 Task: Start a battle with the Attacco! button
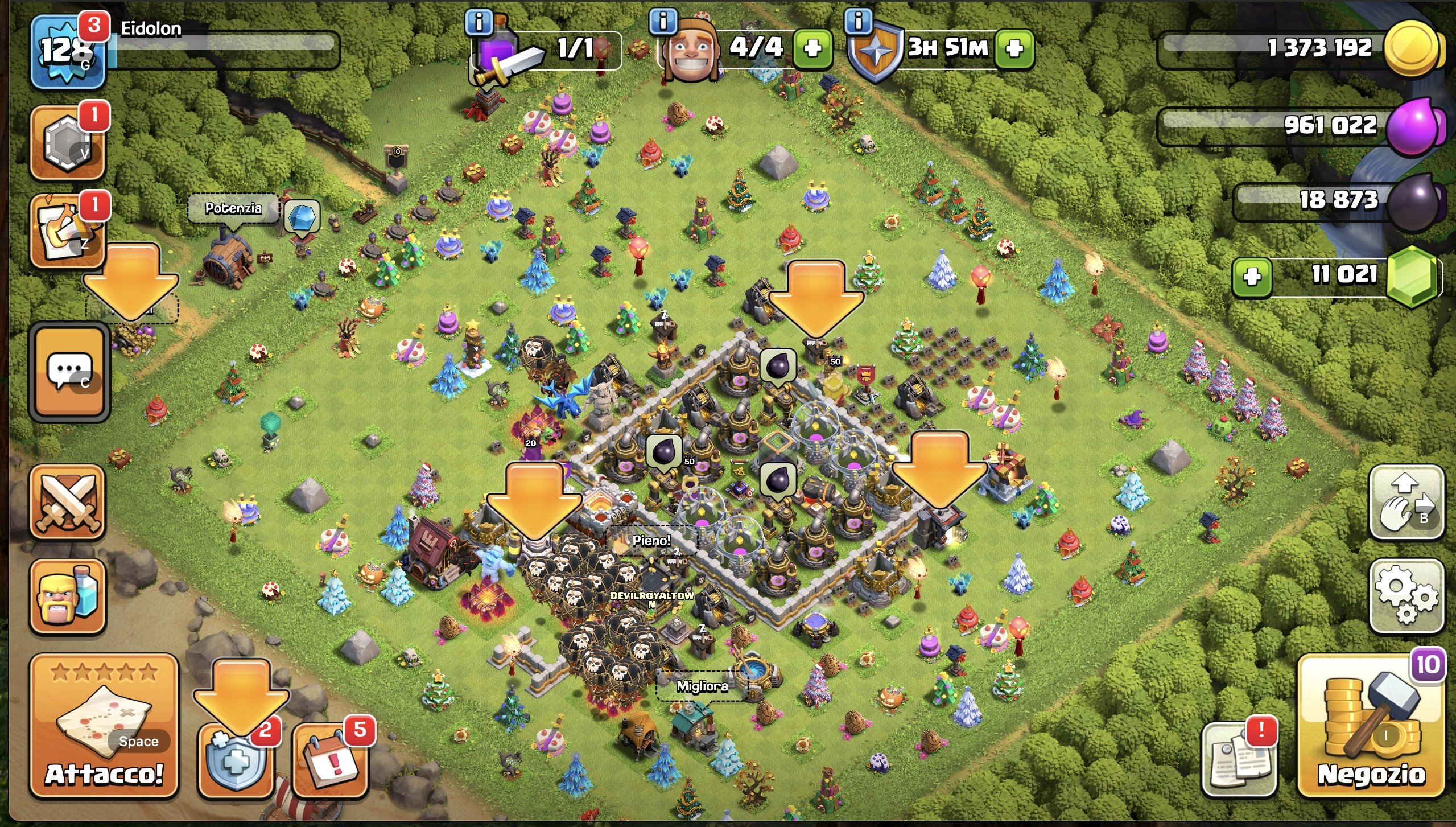click(104, 726)
